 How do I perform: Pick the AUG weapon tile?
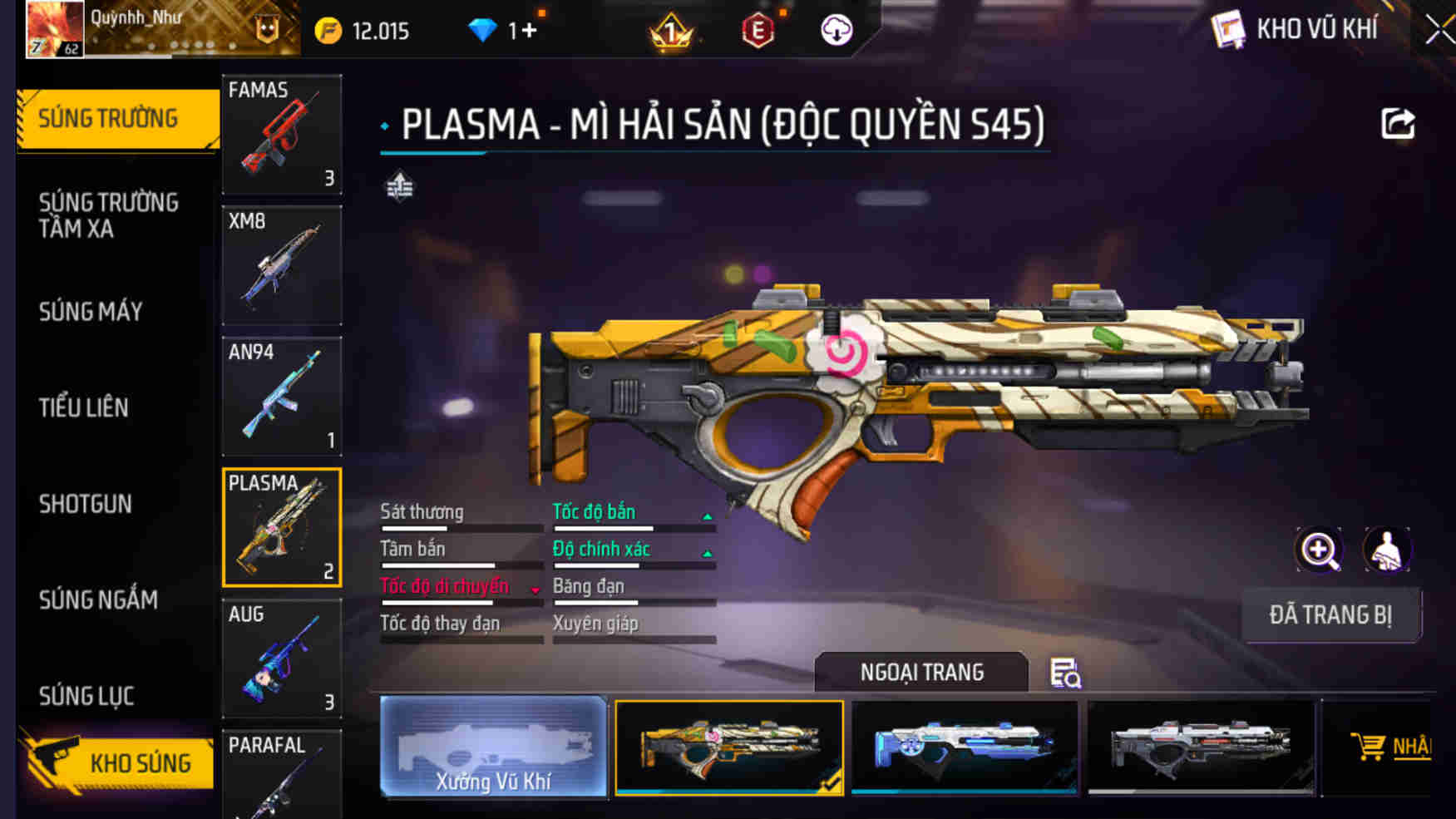[282, 659]
